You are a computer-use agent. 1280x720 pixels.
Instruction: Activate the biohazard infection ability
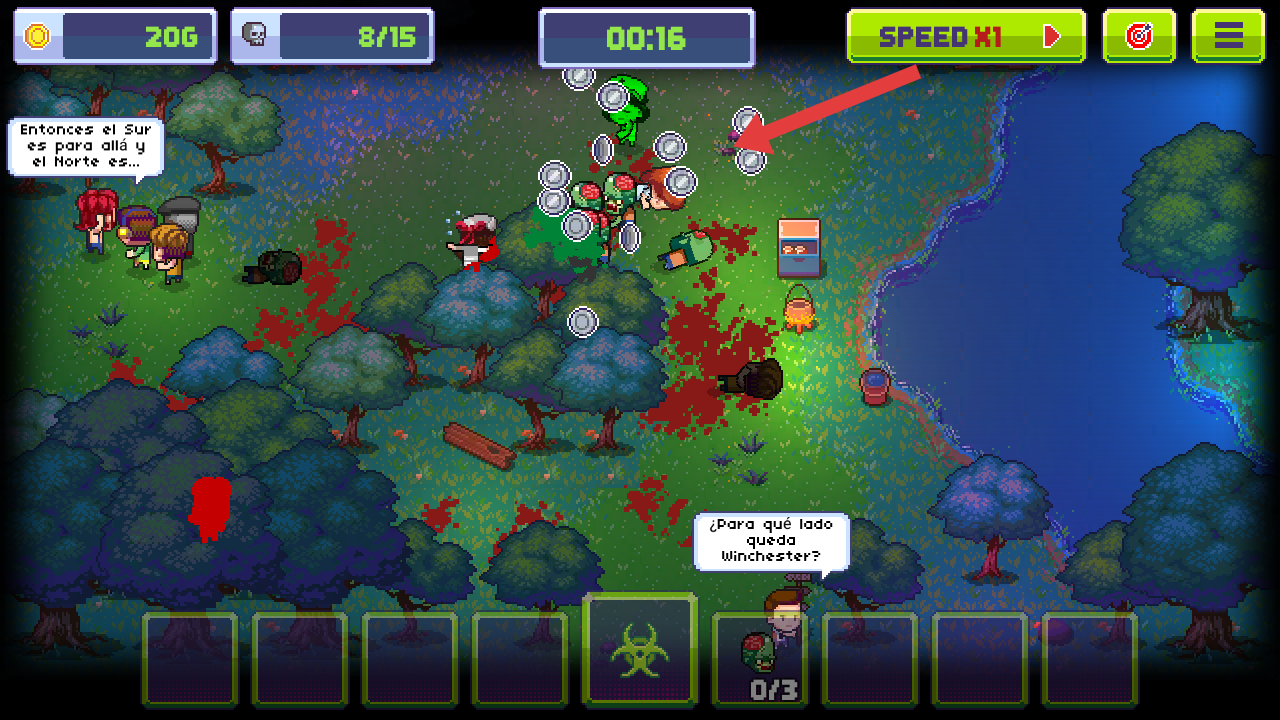(640, 650)
